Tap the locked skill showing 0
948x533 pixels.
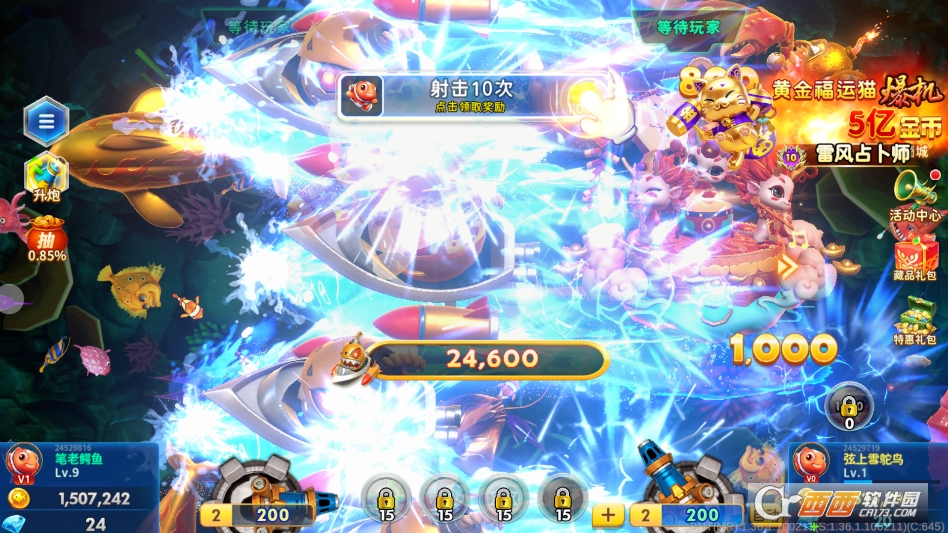[849, 405]
